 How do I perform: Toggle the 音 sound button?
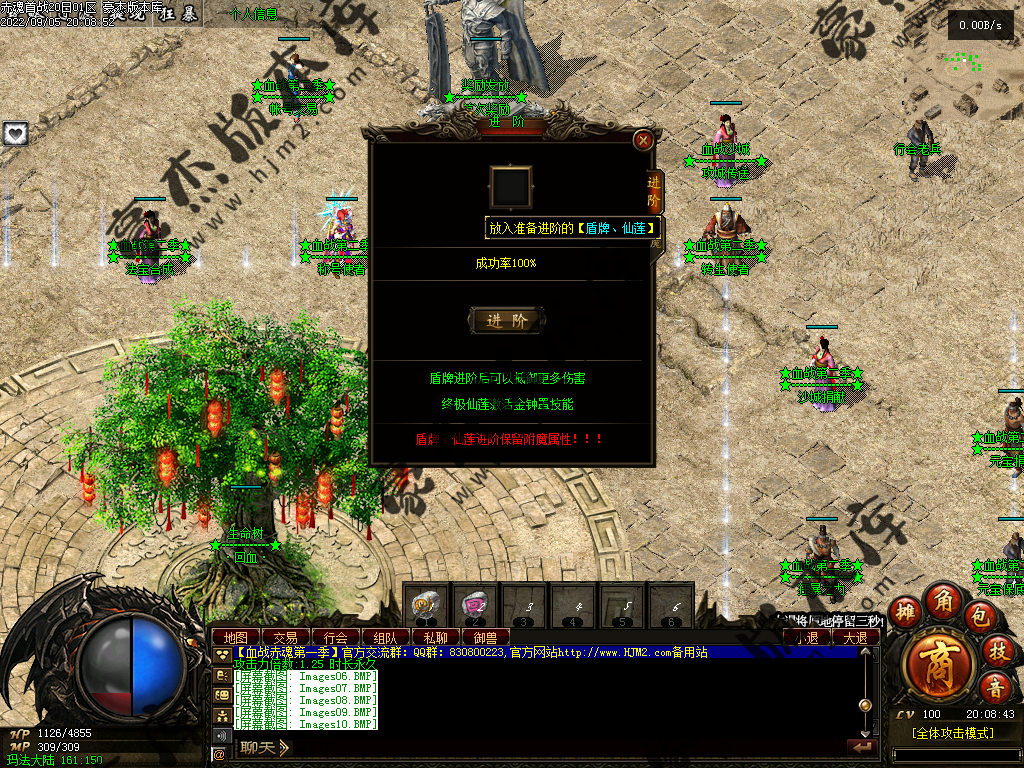click(996, 687)
